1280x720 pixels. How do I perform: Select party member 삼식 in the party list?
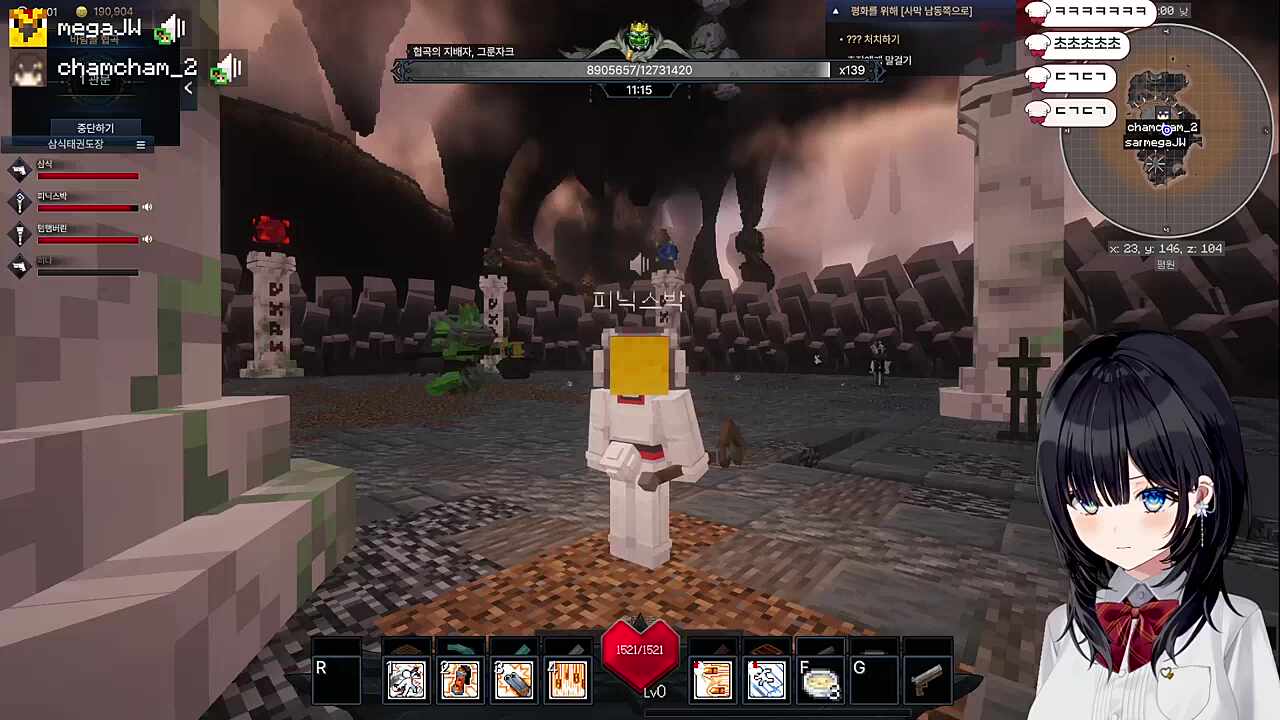click(x=86, y=170)
